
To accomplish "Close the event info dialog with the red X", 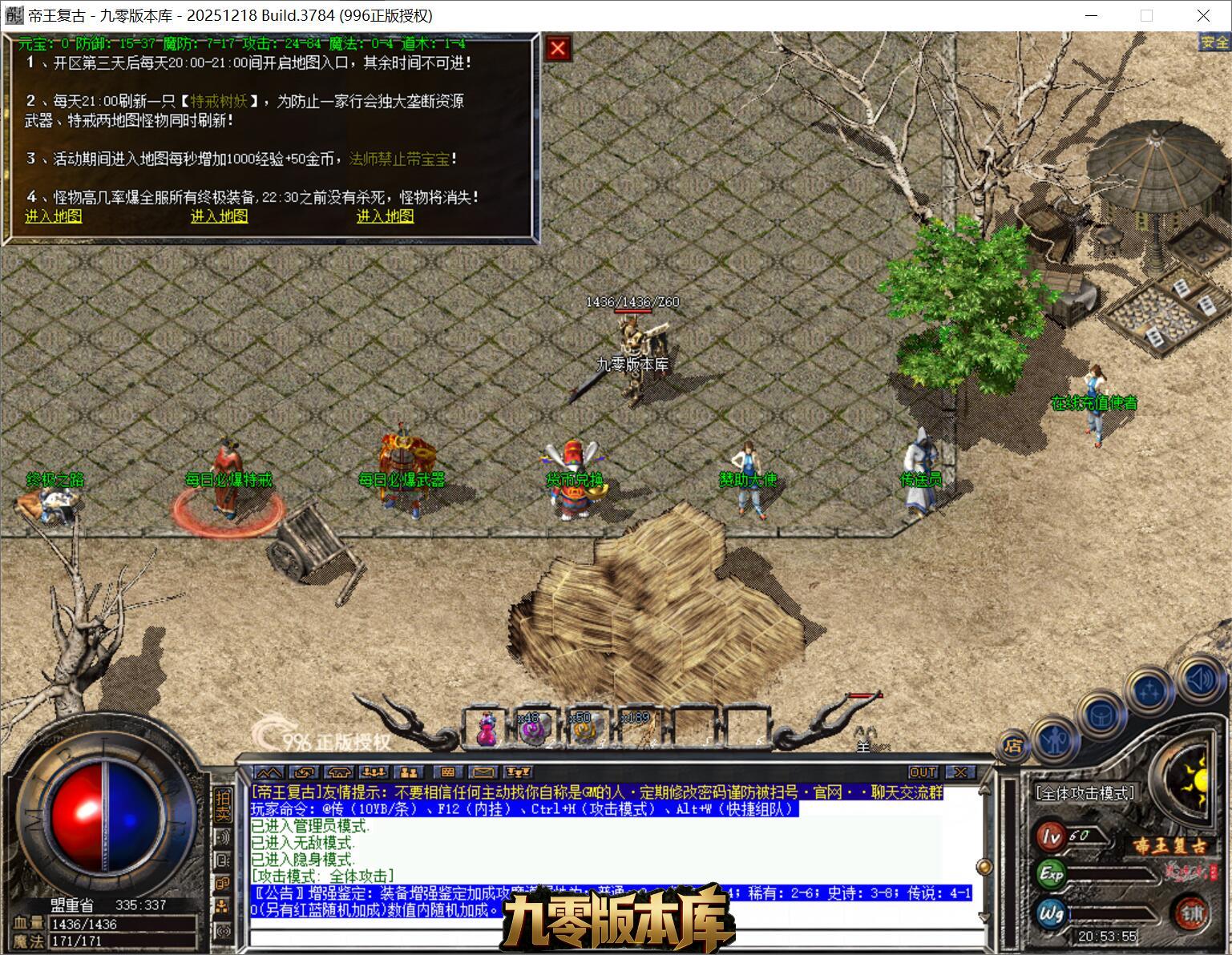I will point(558,49).
